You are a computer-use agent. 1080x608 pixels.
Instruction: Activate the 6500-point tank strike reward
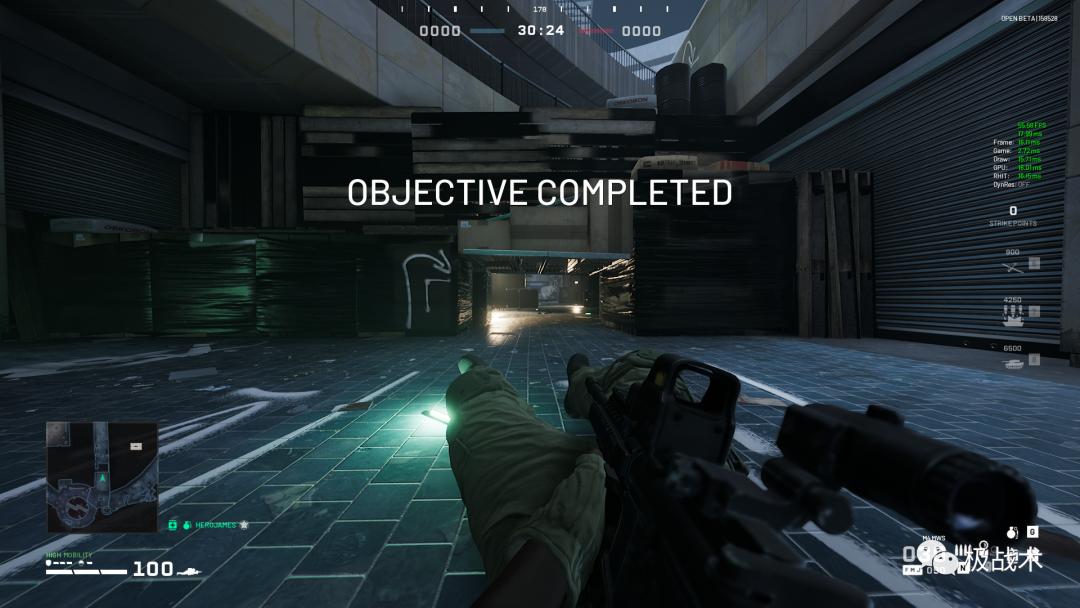coord(1013,361)
